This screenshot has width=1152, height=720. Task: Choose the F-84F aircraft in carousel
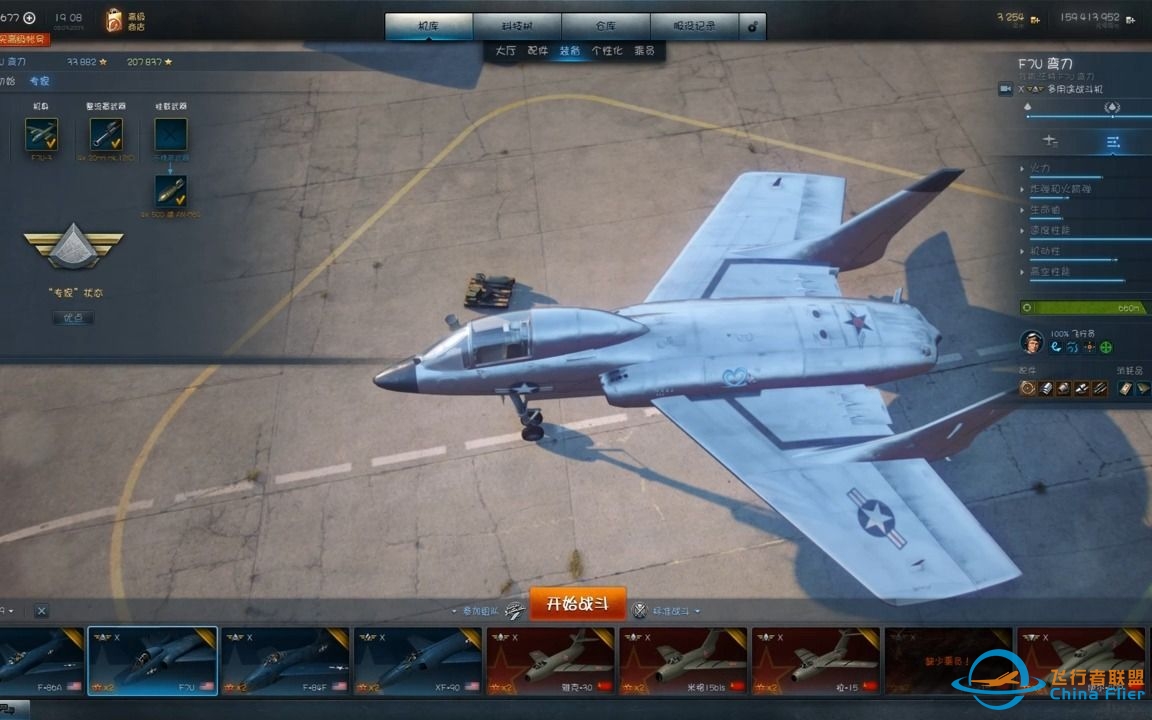click(284, 661)
